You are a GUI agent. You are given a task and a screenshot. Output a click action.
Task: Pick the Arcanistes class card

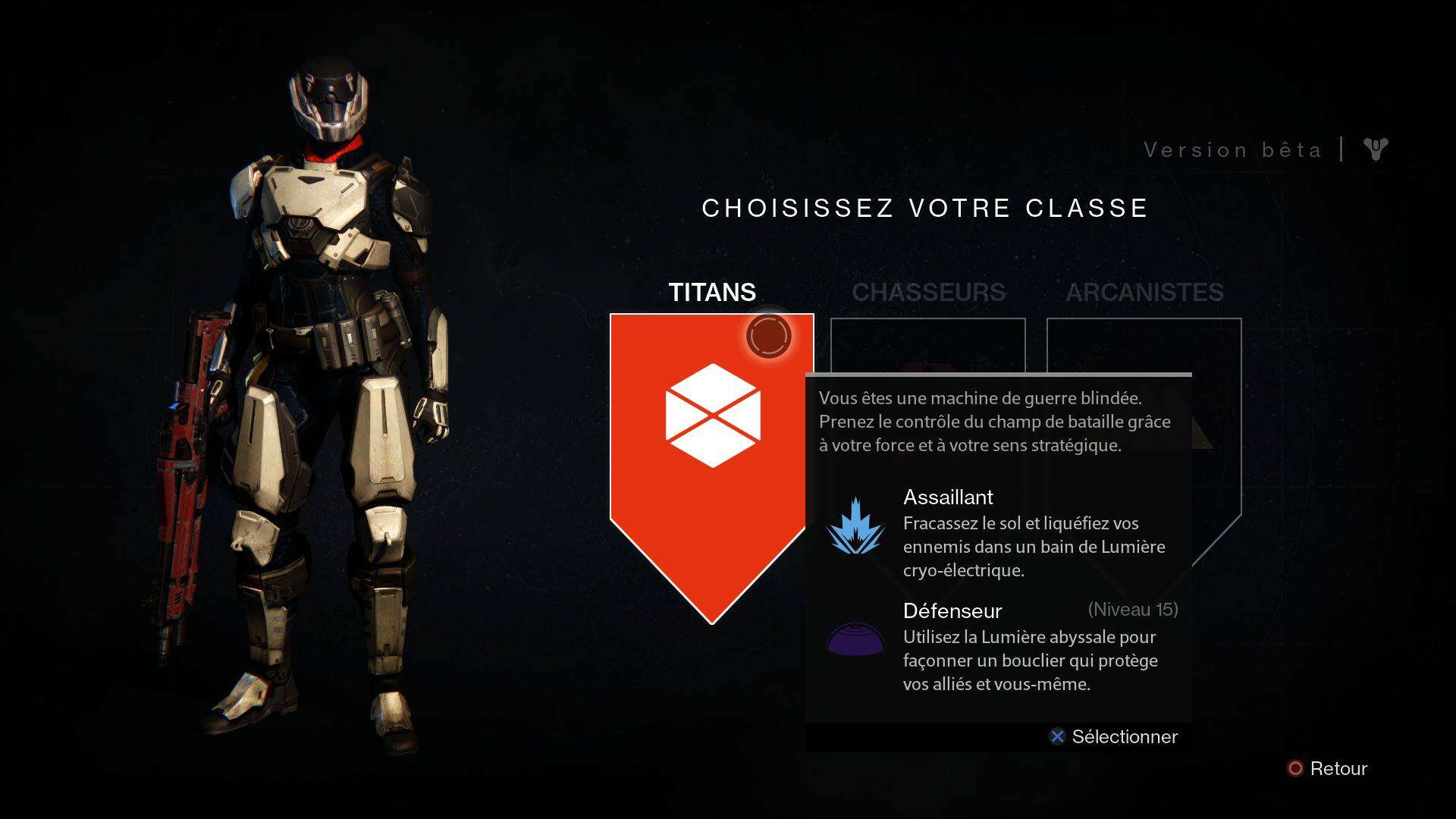click(1144, 345)
